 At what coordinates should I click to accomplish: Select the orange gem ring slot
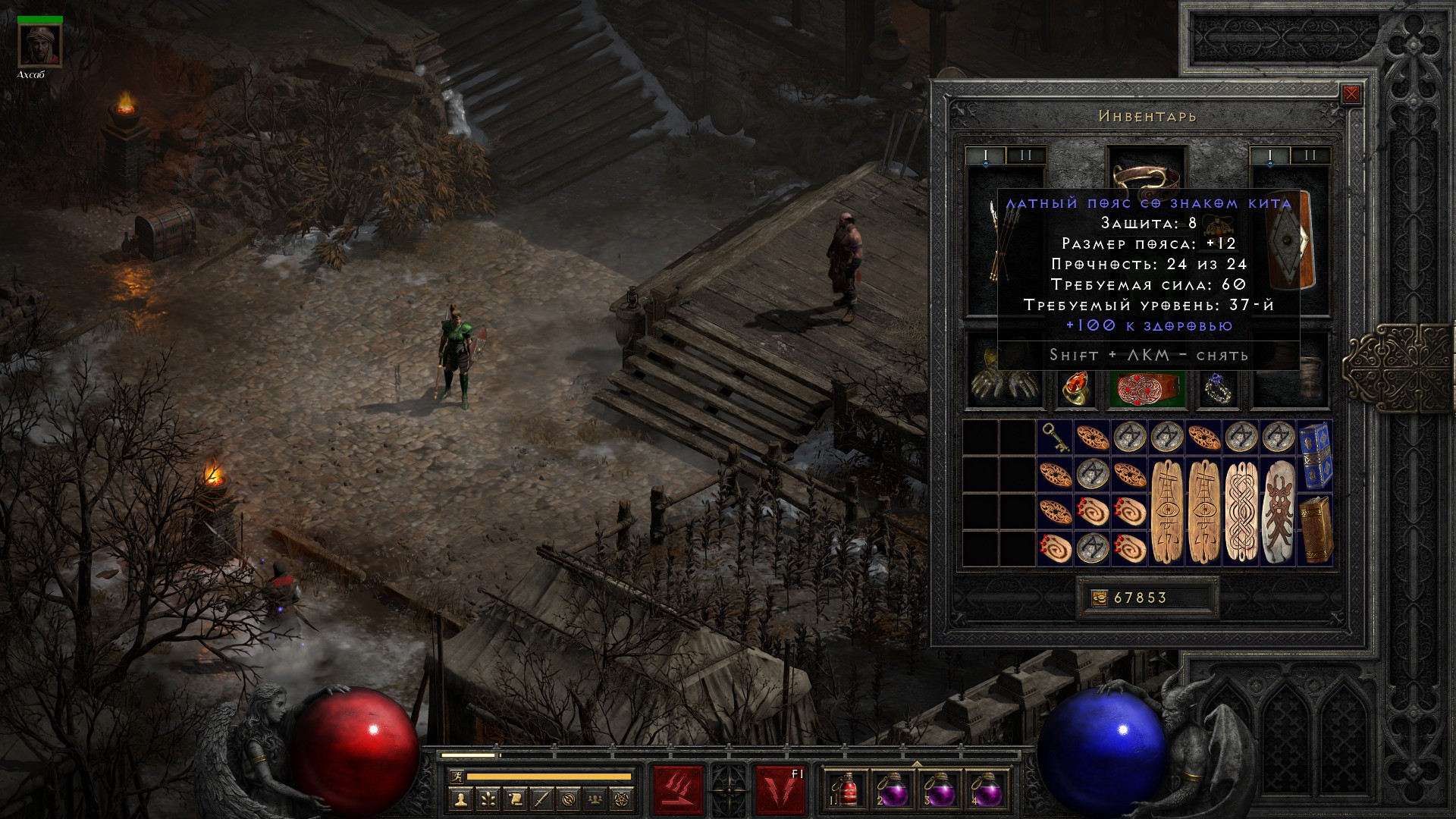coord(1075,388)
